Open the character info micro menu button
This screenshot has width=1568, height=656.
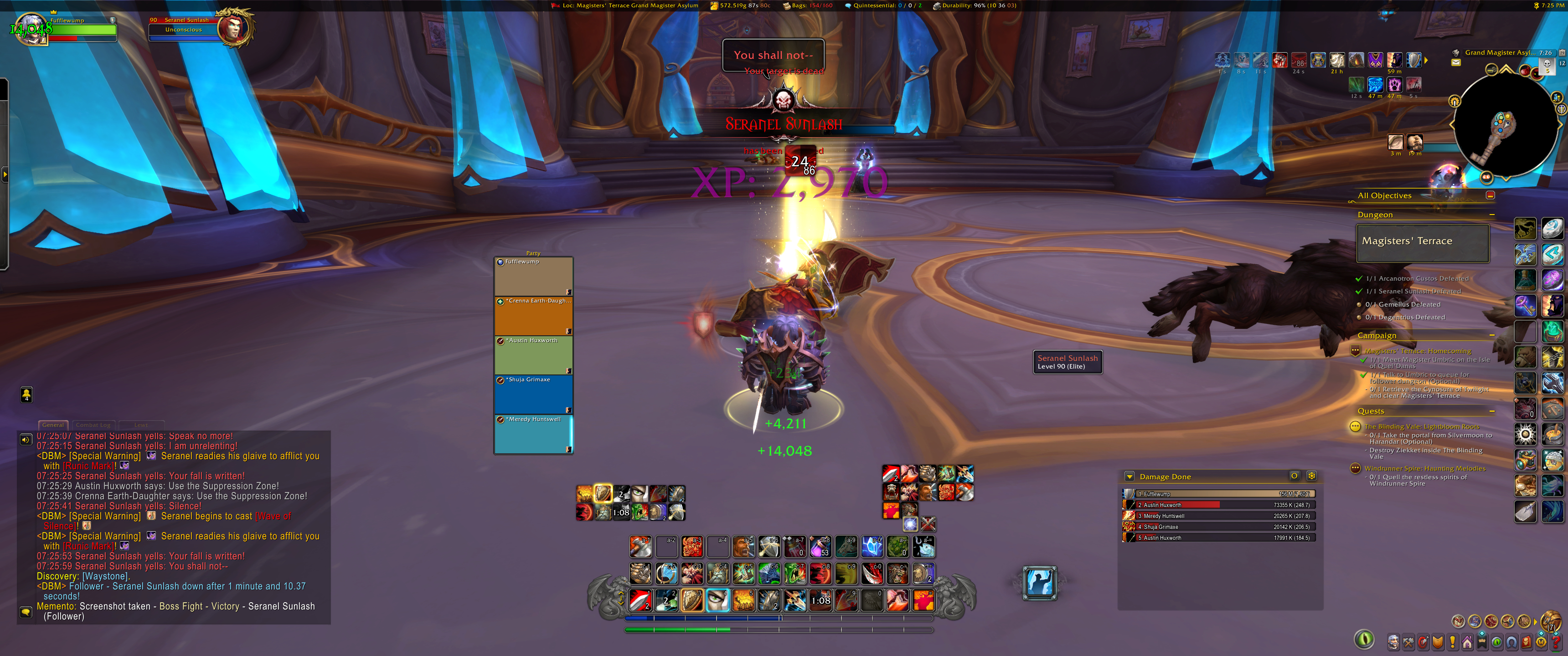point(1393,641)
